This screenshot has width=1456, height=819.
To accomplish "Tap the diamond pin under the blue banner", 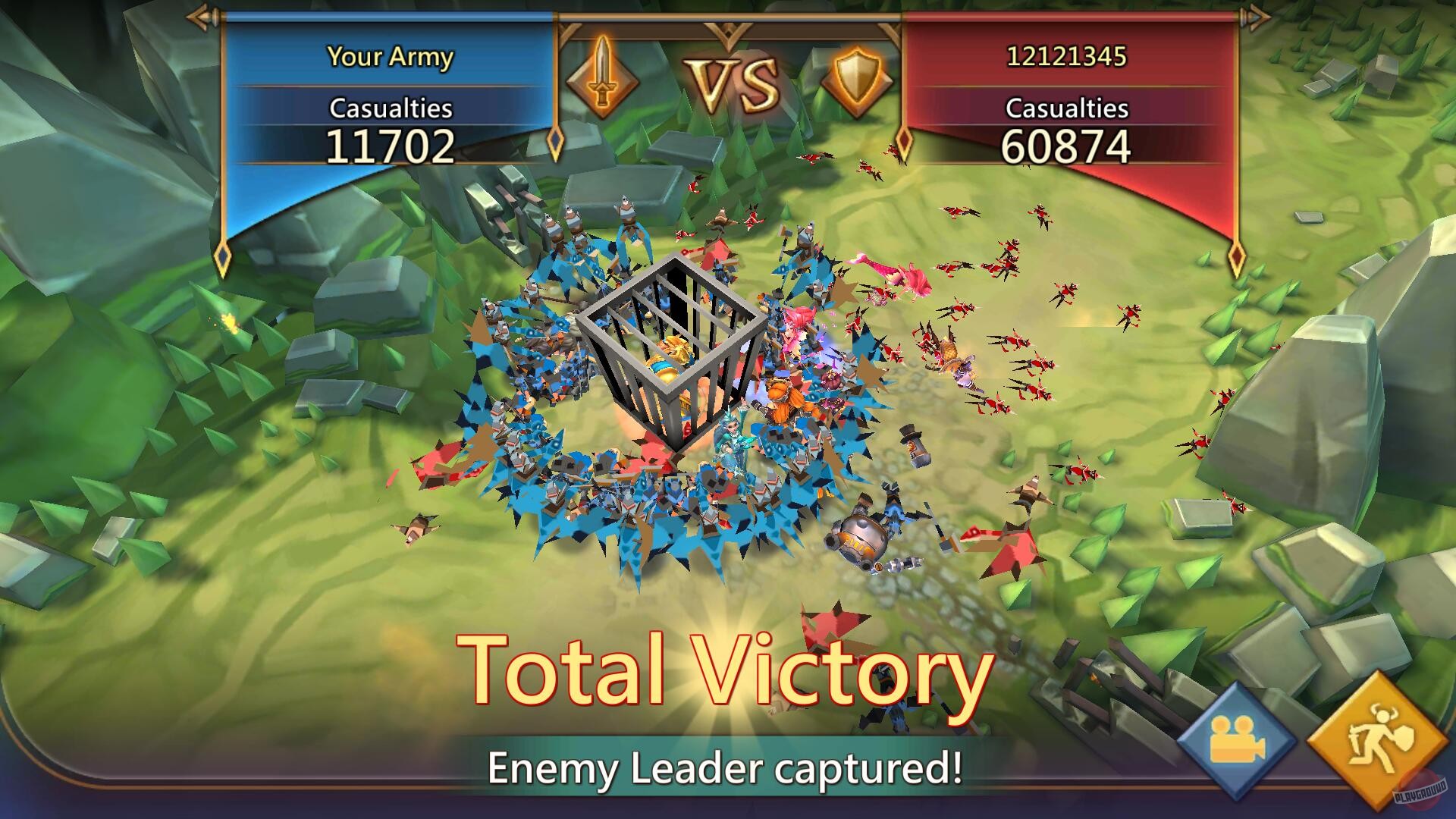I will pyautogui.click(x=222, y=259).
